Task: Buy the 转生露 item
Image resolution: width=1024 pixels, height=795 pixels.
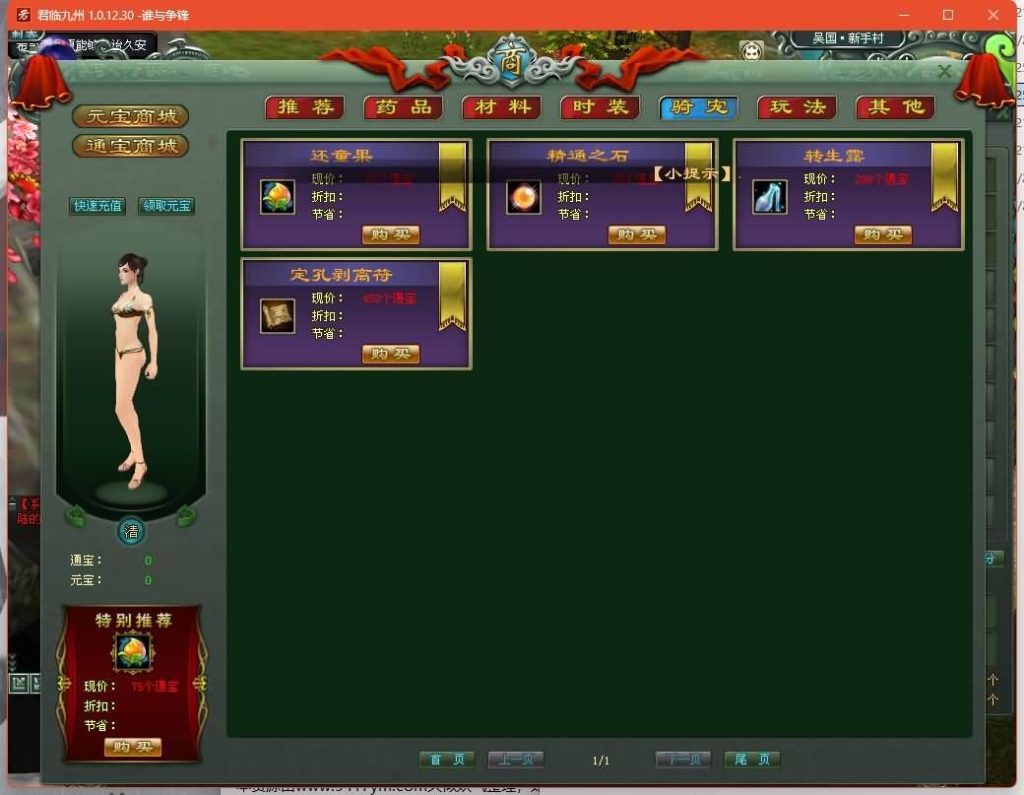Action: coord(883,235)
